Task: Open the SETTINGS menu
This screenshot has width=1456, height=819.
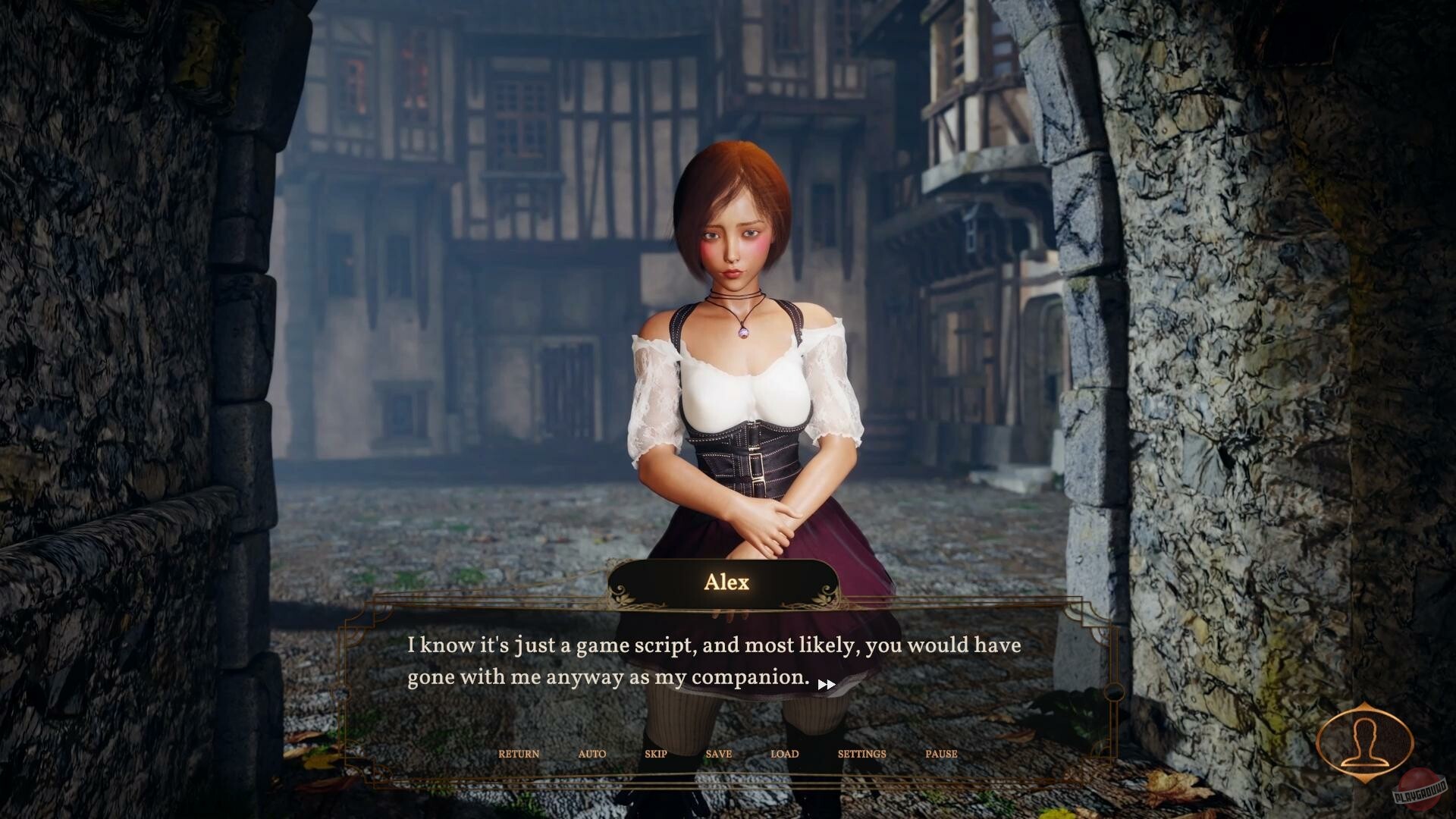Action: pos(861,754)
